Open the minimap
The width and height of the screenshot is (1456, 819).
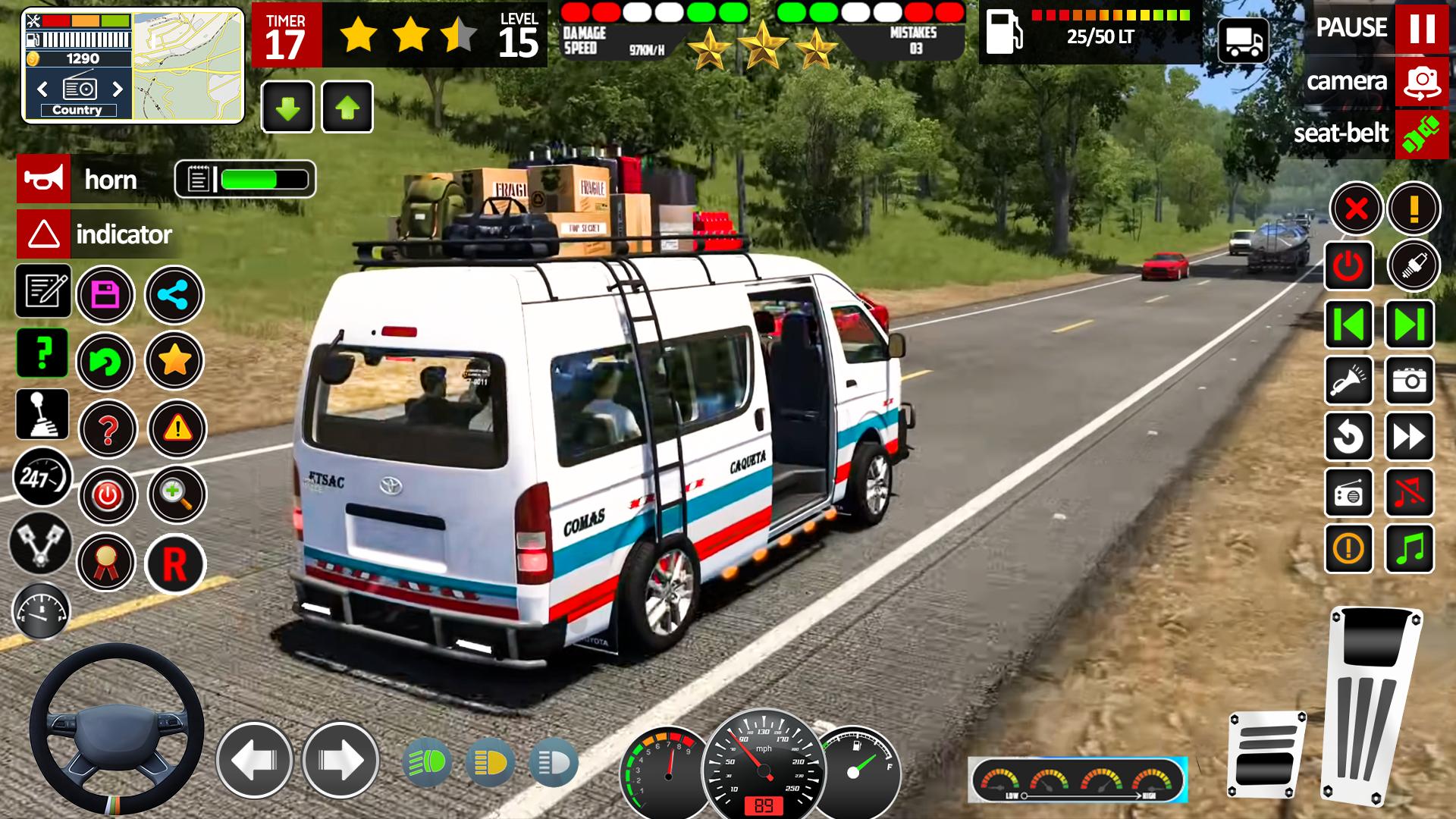point(188,64)
